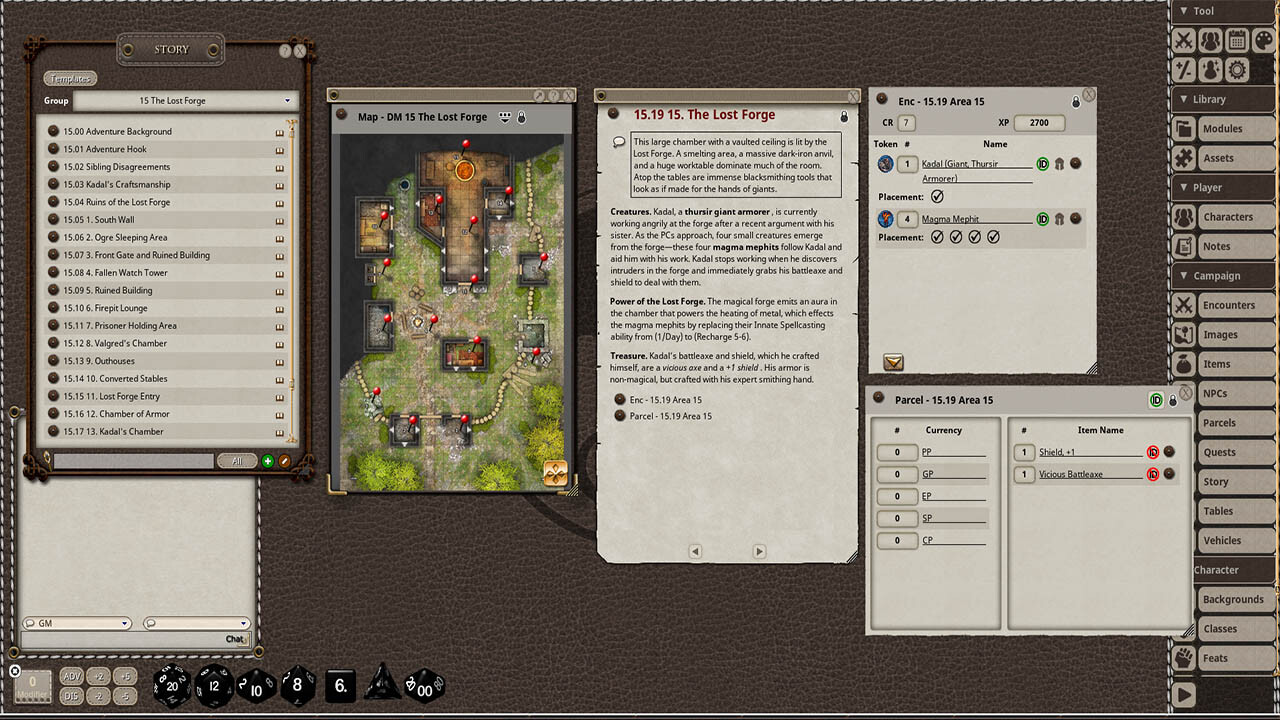Screen dimensions: 1280x720
Task: Open the Modifiers plus/minus tool icon
Action: pos(1183,70)
